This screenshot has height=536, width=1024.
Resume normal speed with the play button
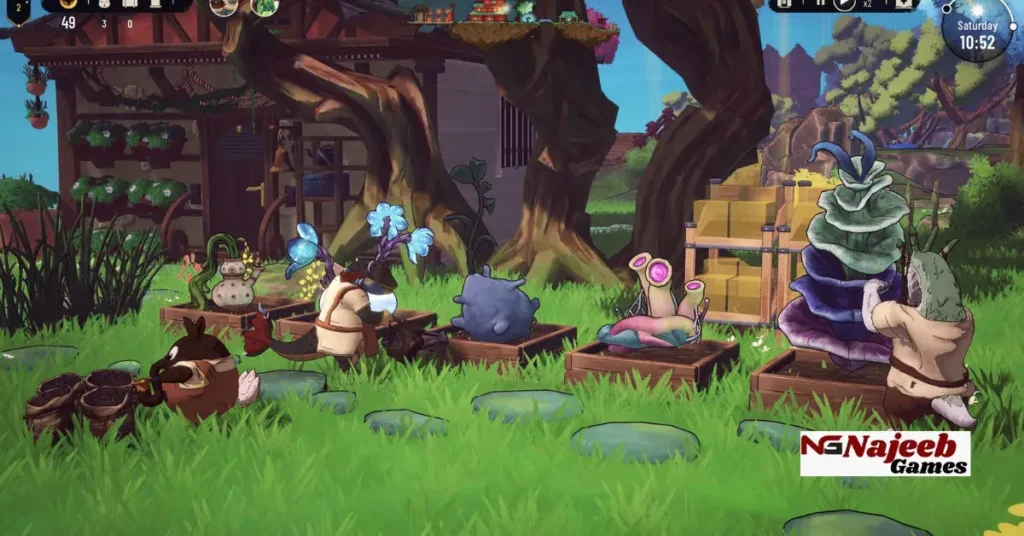pos(845,4)
